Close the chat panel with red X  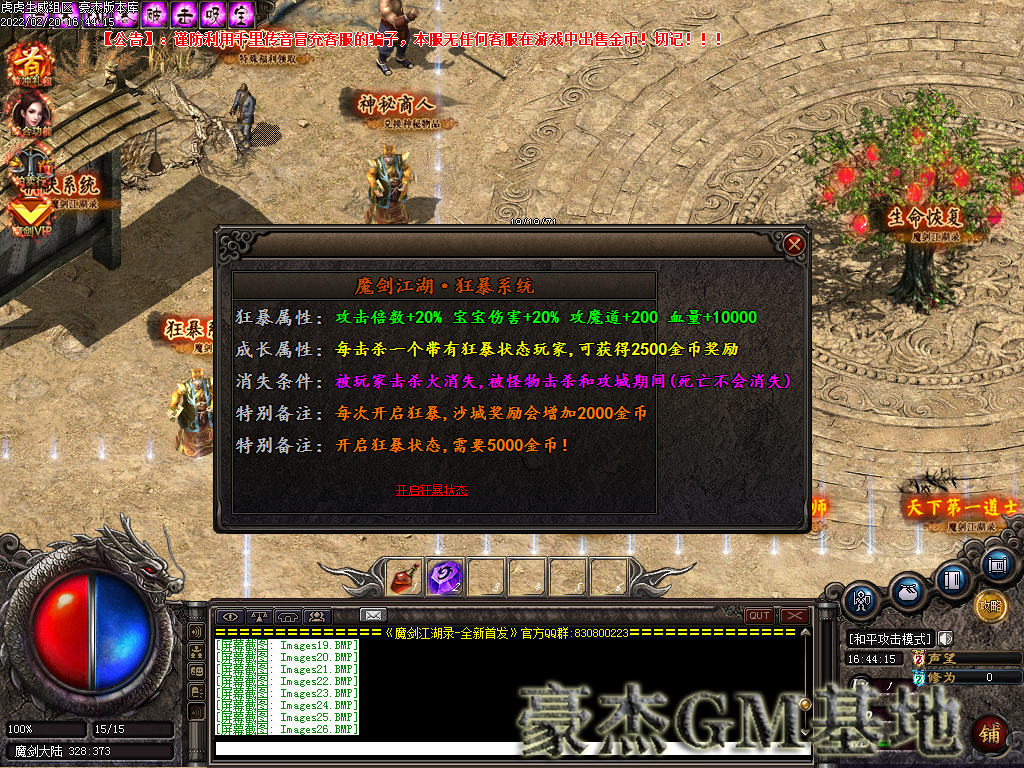click(794, 616)
